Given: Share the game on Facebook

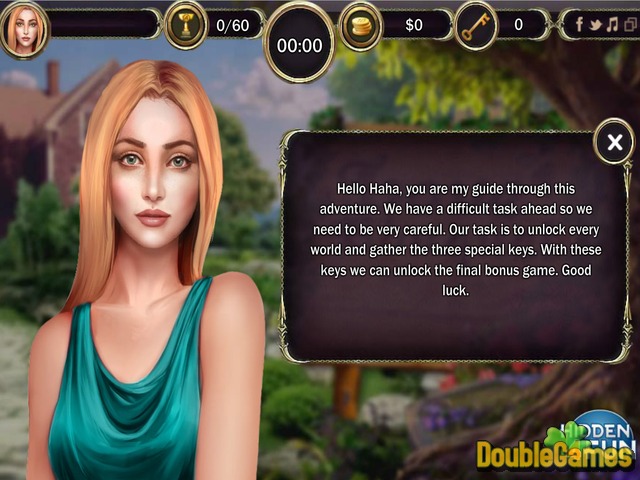Looking at the screenshot, I should [578, 24].
